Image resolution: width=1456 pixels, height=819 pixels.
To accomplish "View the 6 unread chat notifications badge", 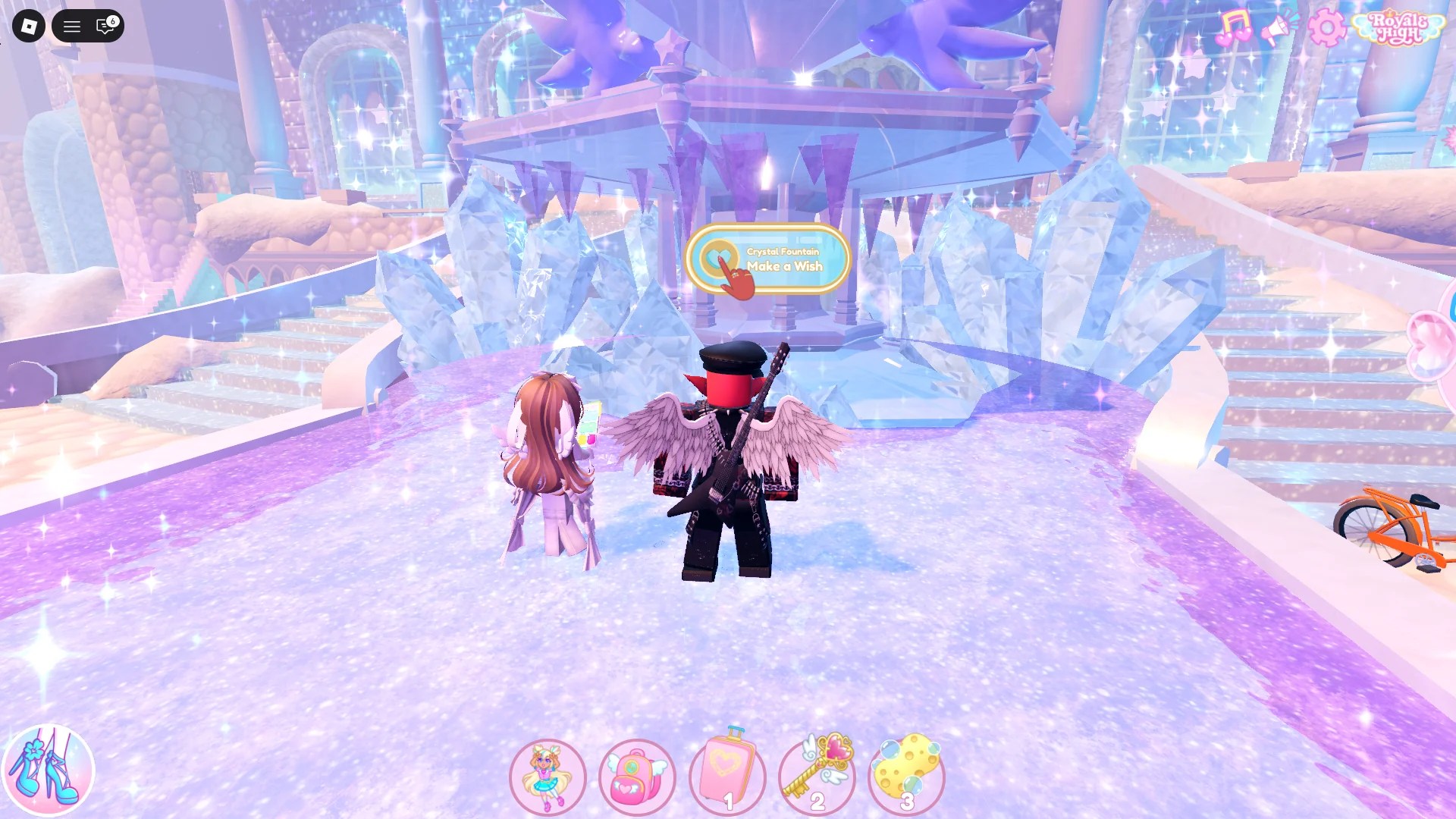I will pyautogui.click(x=112, y=20).
